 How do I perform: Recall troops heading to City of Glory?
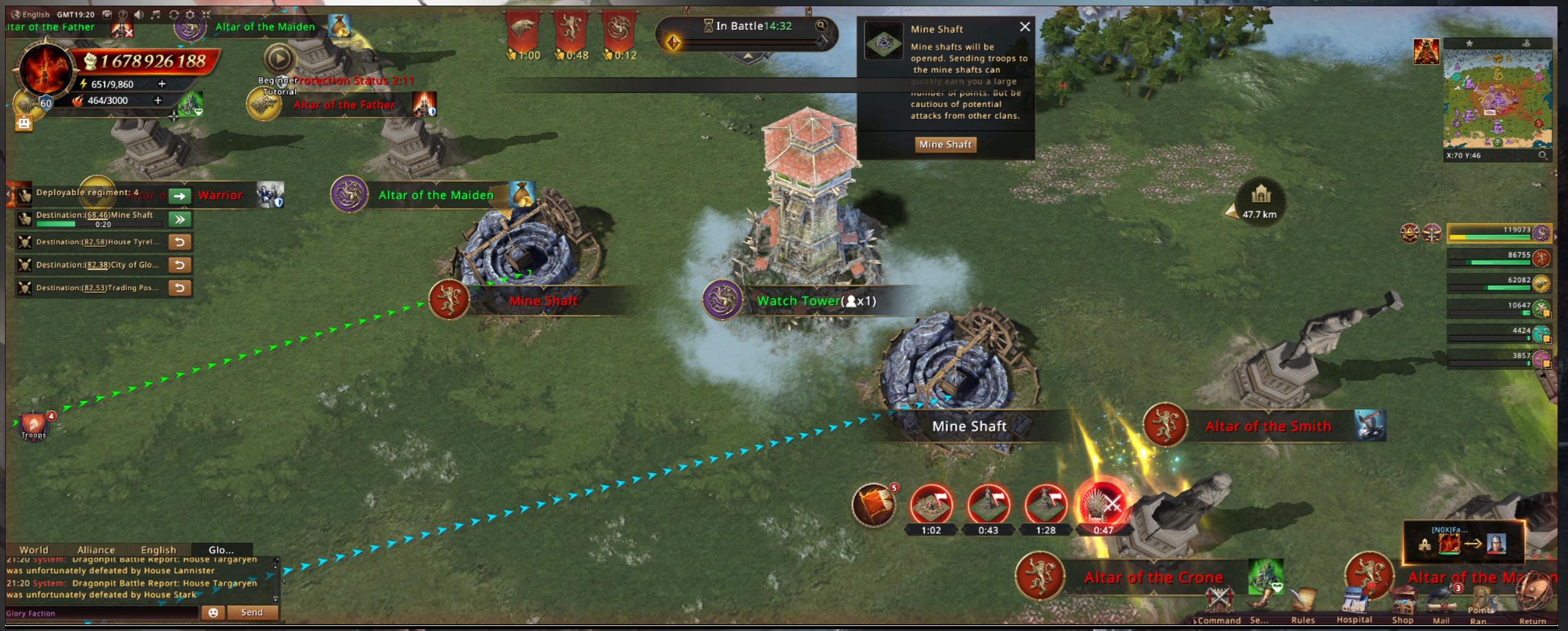[x=180, y=265]
